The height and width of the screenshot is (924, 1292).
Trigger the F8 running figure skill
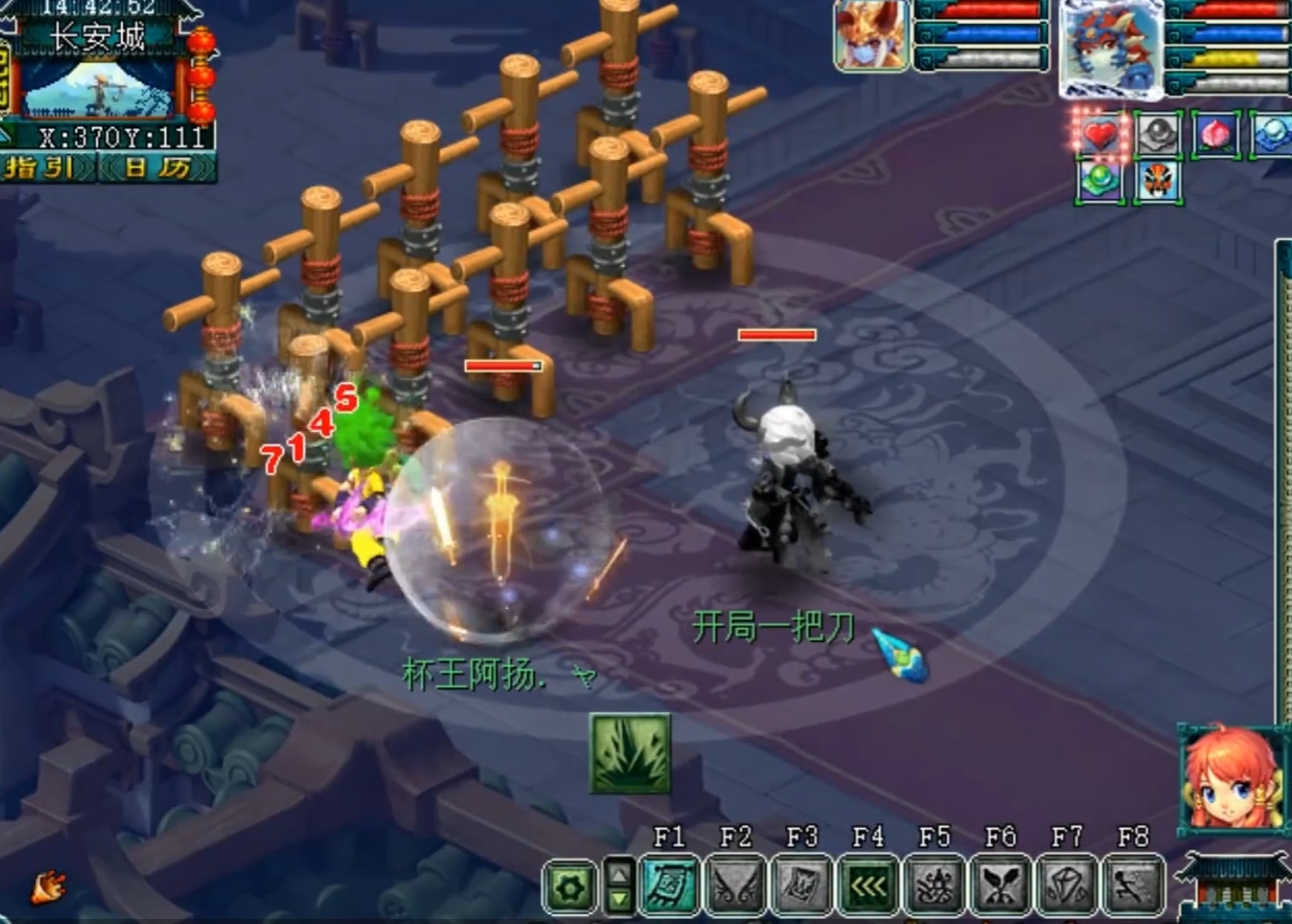click(1133, 885)
